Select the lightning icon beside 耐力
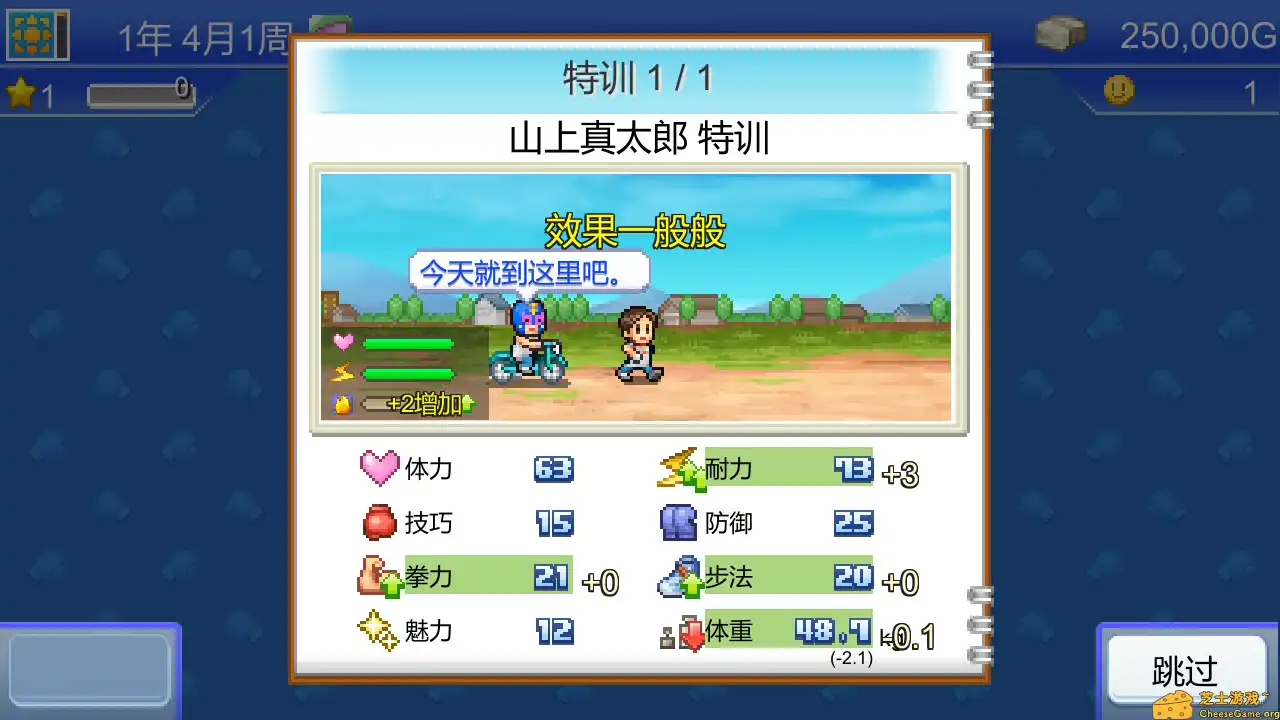1280x720 pixels. click(x=681, y=468)
